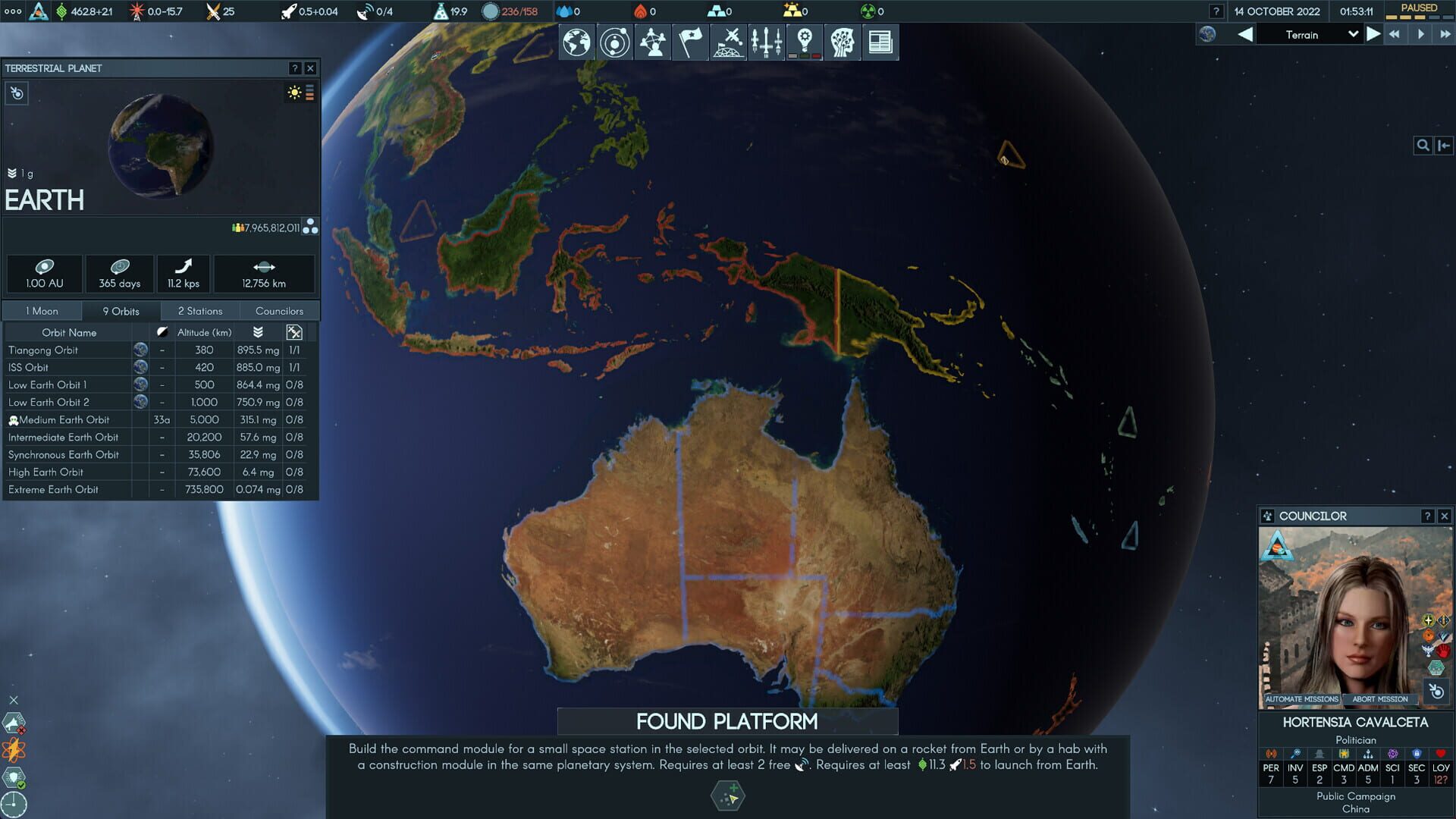
Task: Open the Terrain view layer dropdown
Action: click(1310, 34)
